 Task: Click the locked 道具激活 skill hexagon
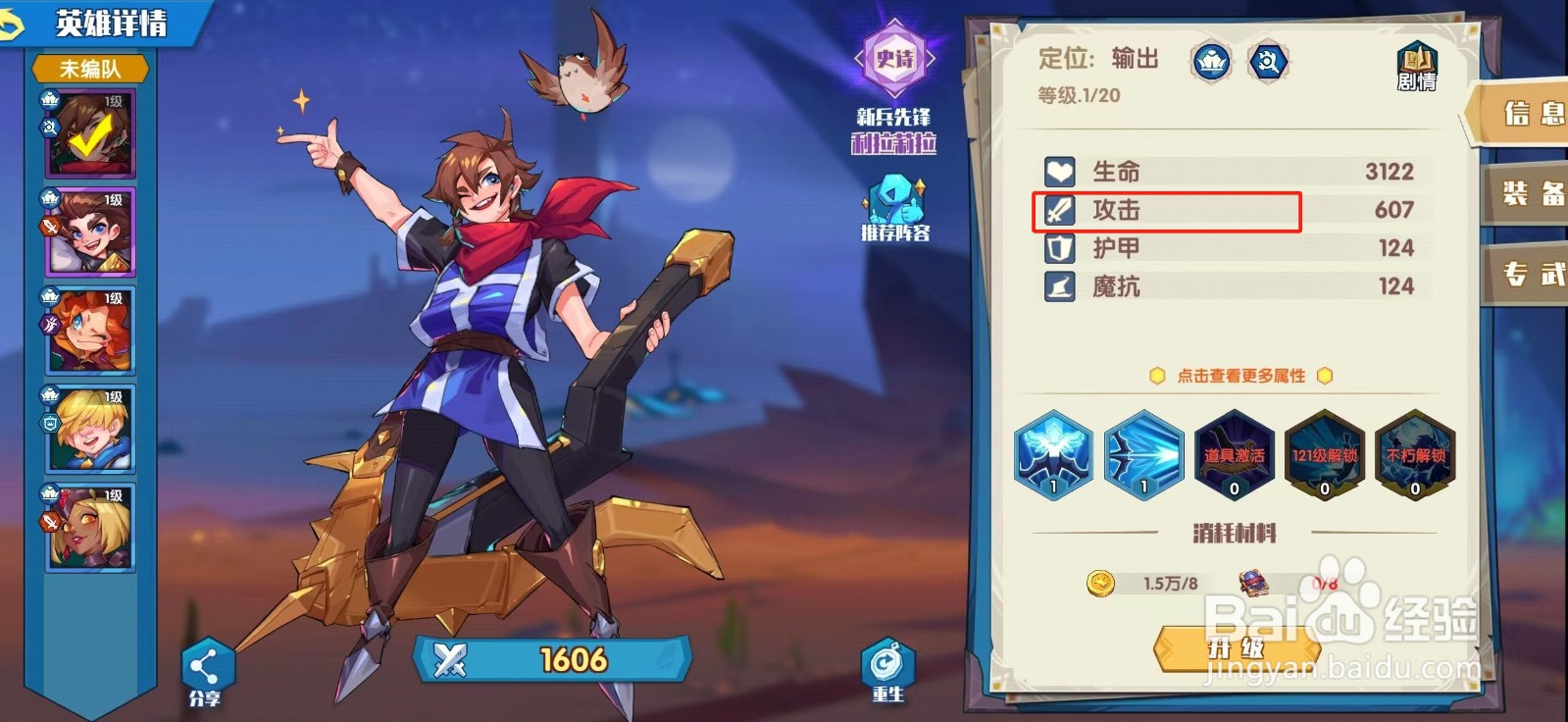pos(1234,453)
